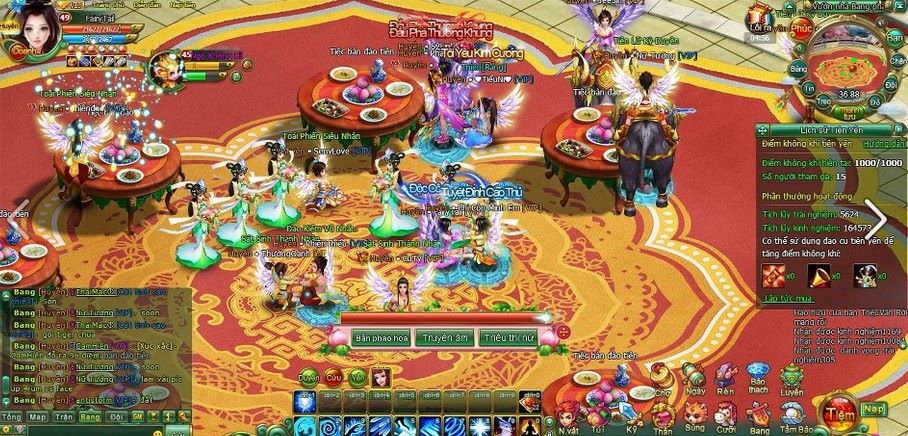Switch chat to the Tổng tab
This screenshot has width=908, height=436.
(x=11, y=415)
